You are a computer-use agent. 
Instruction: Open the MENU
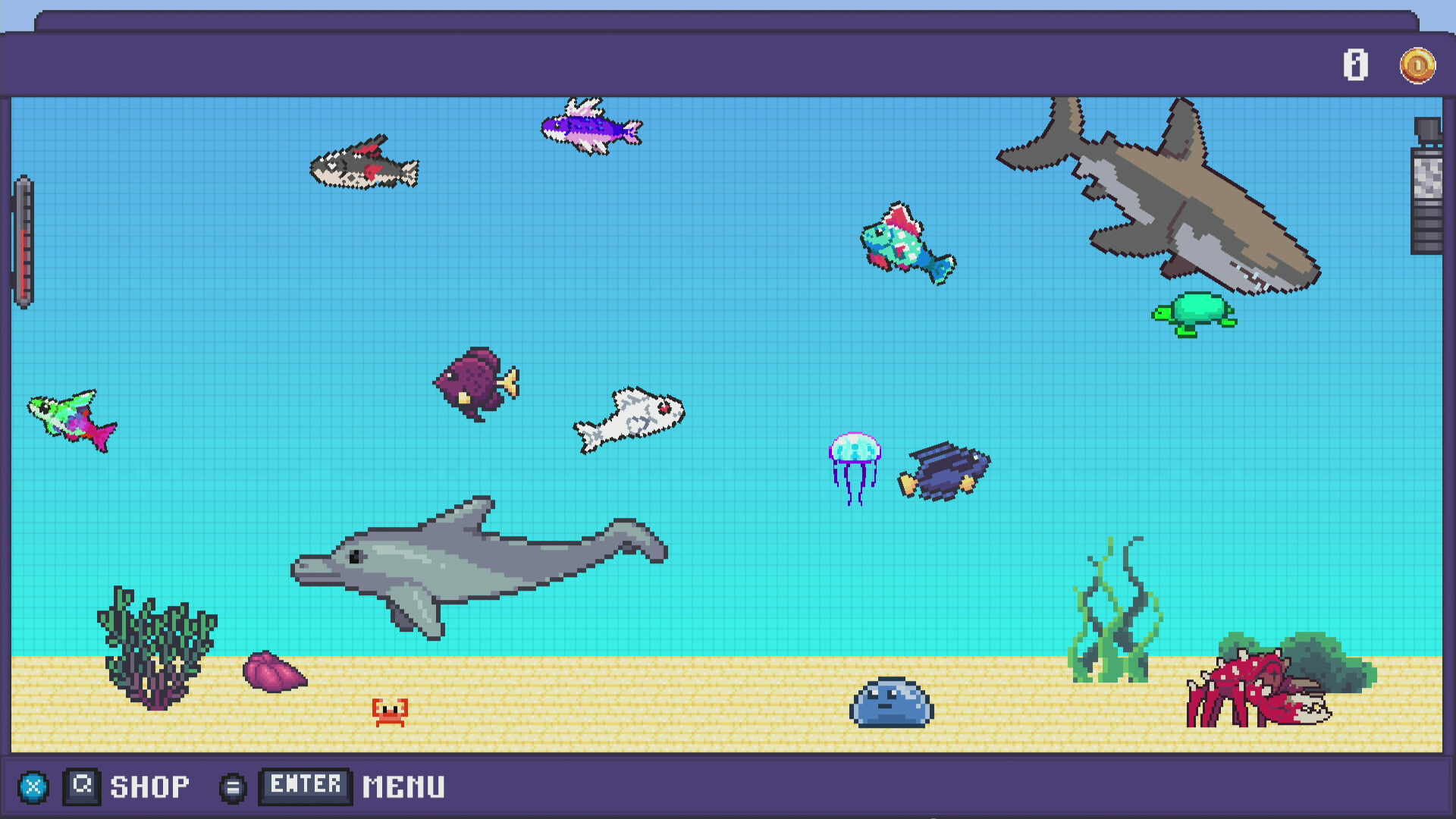[x=403, y=785]
